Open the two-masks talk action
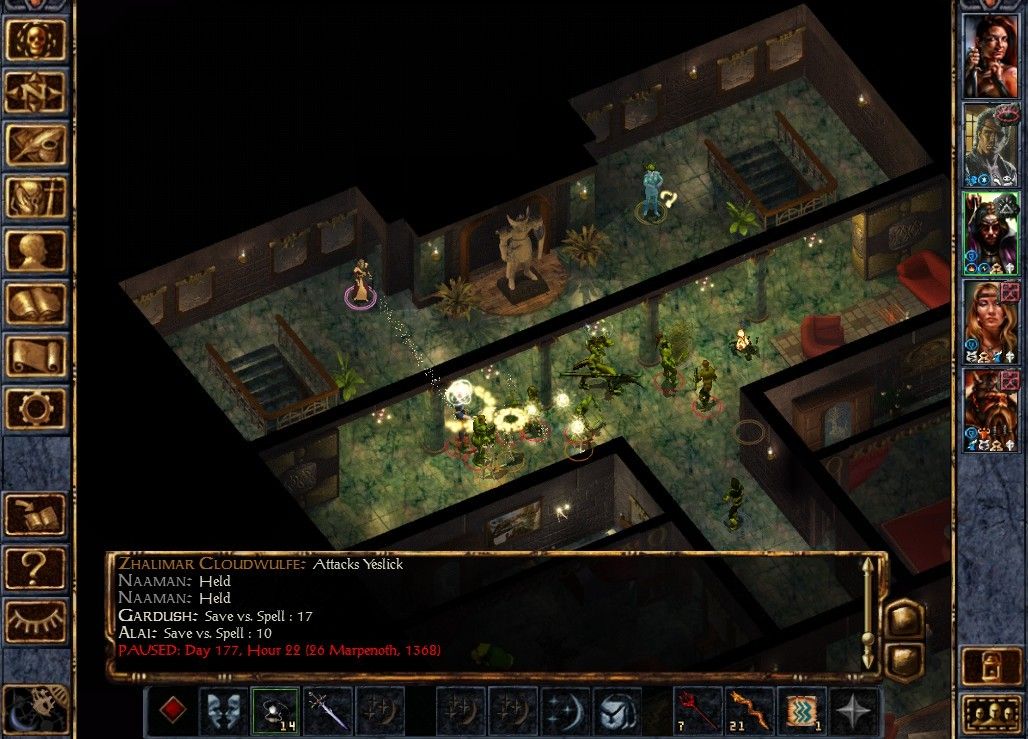Image resolution: width=1028 pixels, height=739 pixels. pyautogui.click(x=223, y=711)
